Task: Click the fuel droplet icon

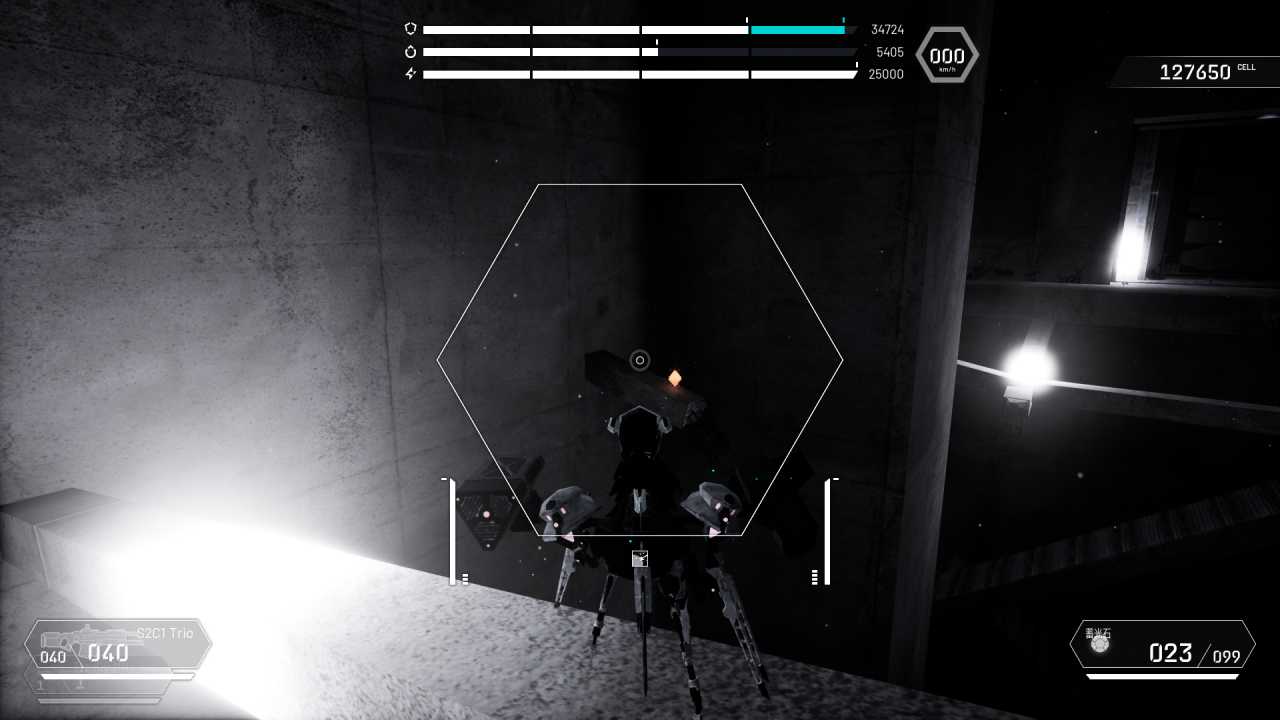Action: coord(410,51)
